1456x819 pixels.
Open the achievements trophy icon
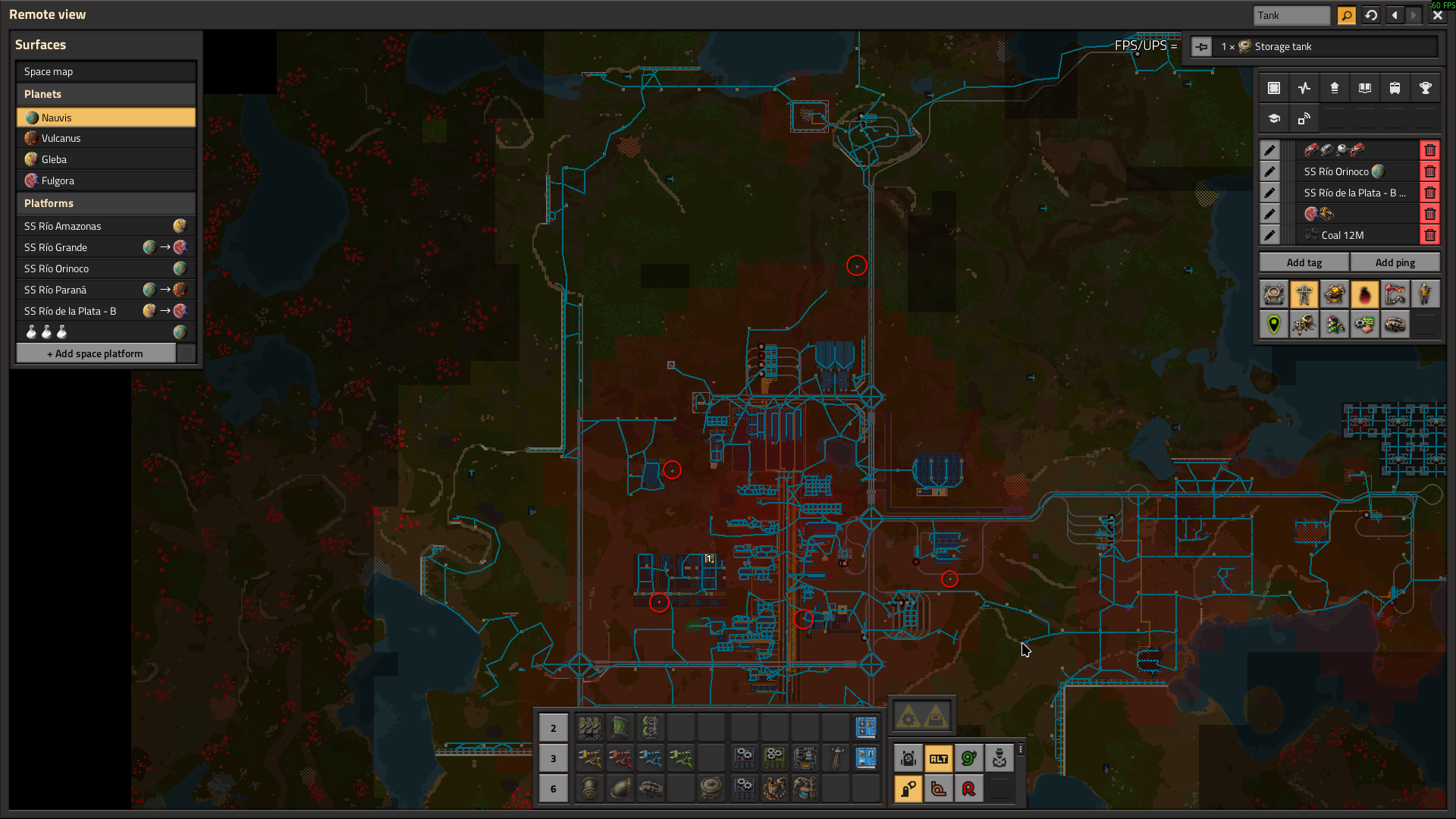coord(1426,88)
